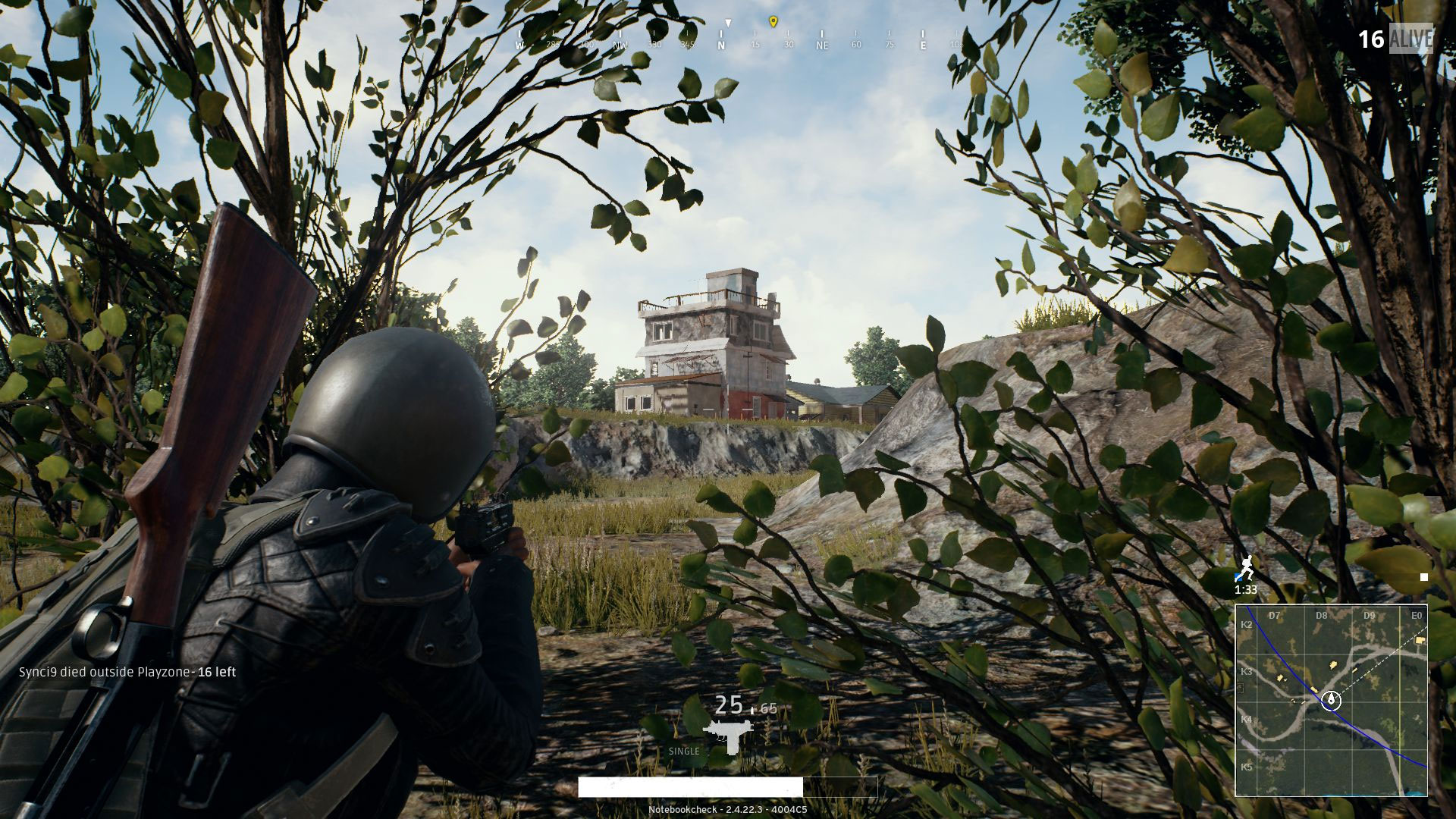This screenshot has width=1456, height=819.
Task: Click the building icon in minimap square E0
Action: pos(1420,641)
